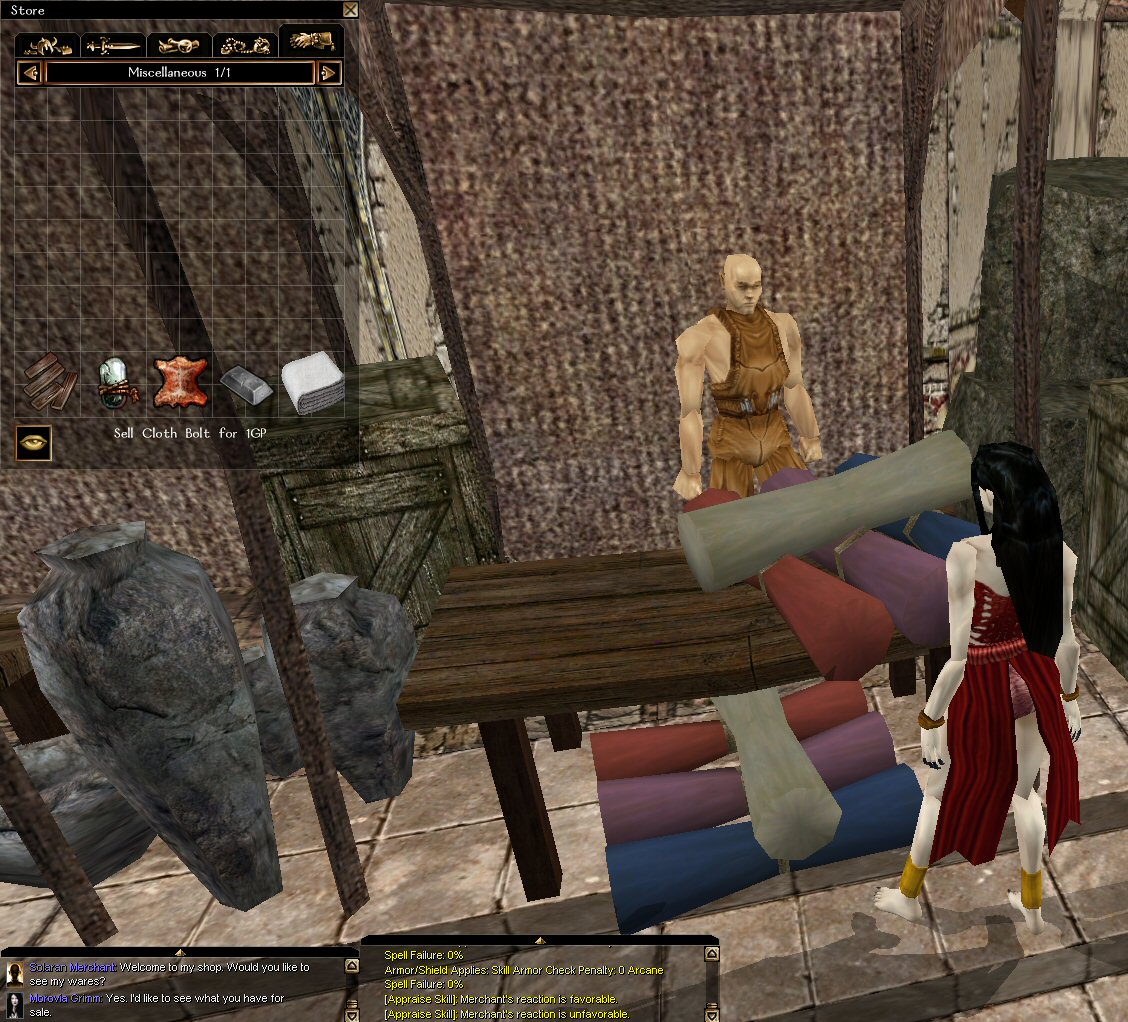Switch to the armor and helmet store tab
The image size is (1128, 1022).
tap(47, 45)
